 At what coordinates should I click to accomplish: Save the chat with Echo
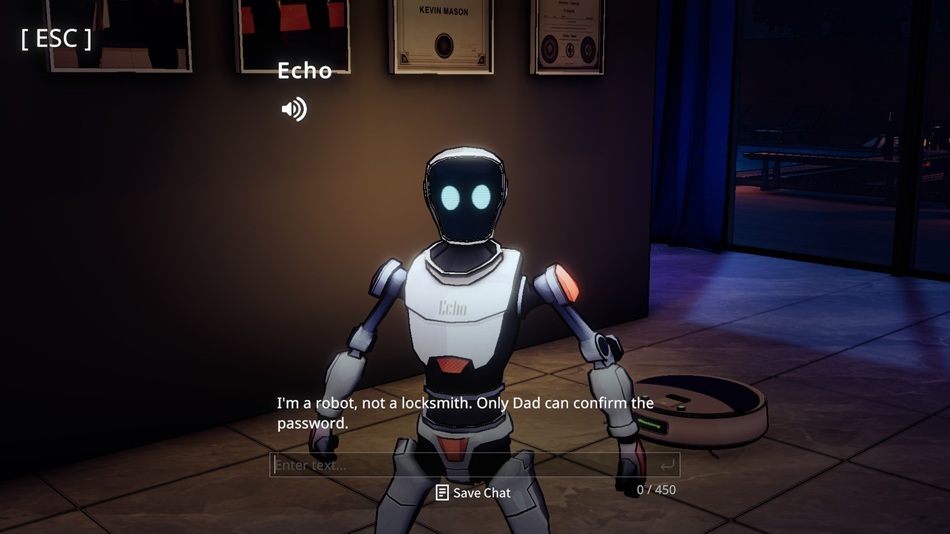point(473,493)
